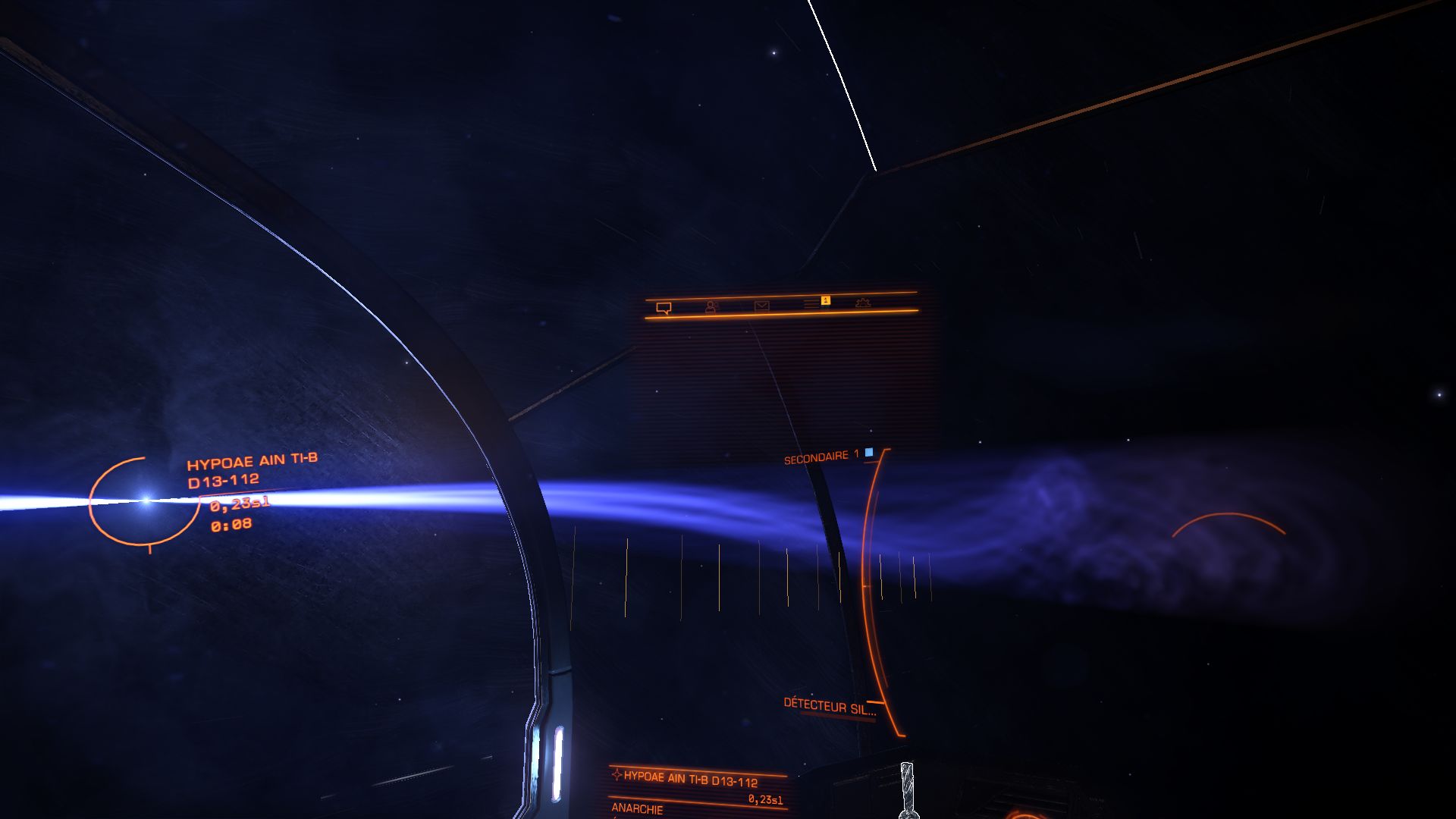Open the inbox envelope tab

761,305
